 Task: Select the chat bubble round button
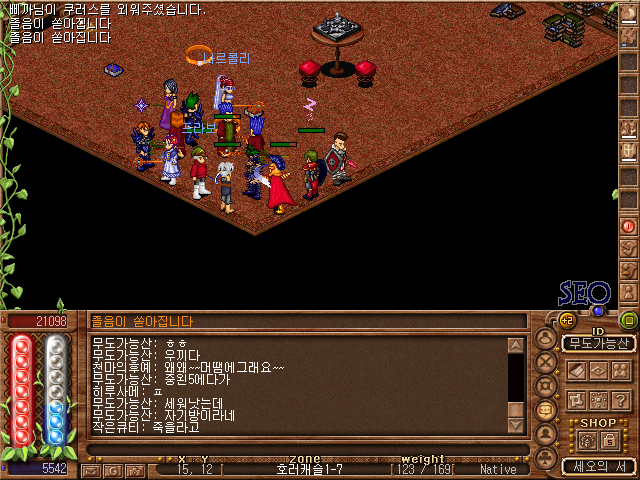pyautogui.click(x=546, y=410)
